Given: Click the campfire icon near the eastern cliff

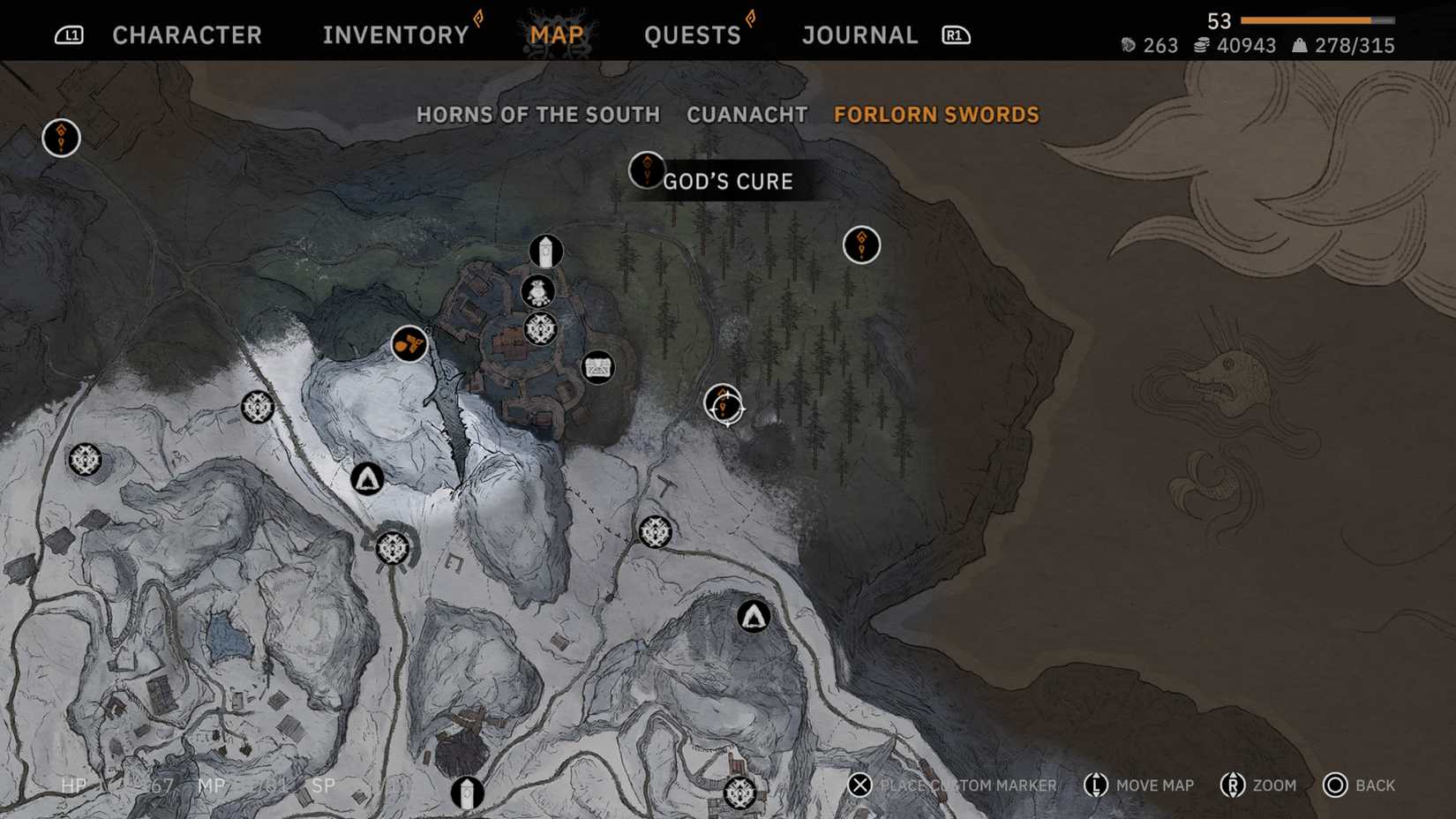Looking at the screenshot, I should tap(751, 618).
